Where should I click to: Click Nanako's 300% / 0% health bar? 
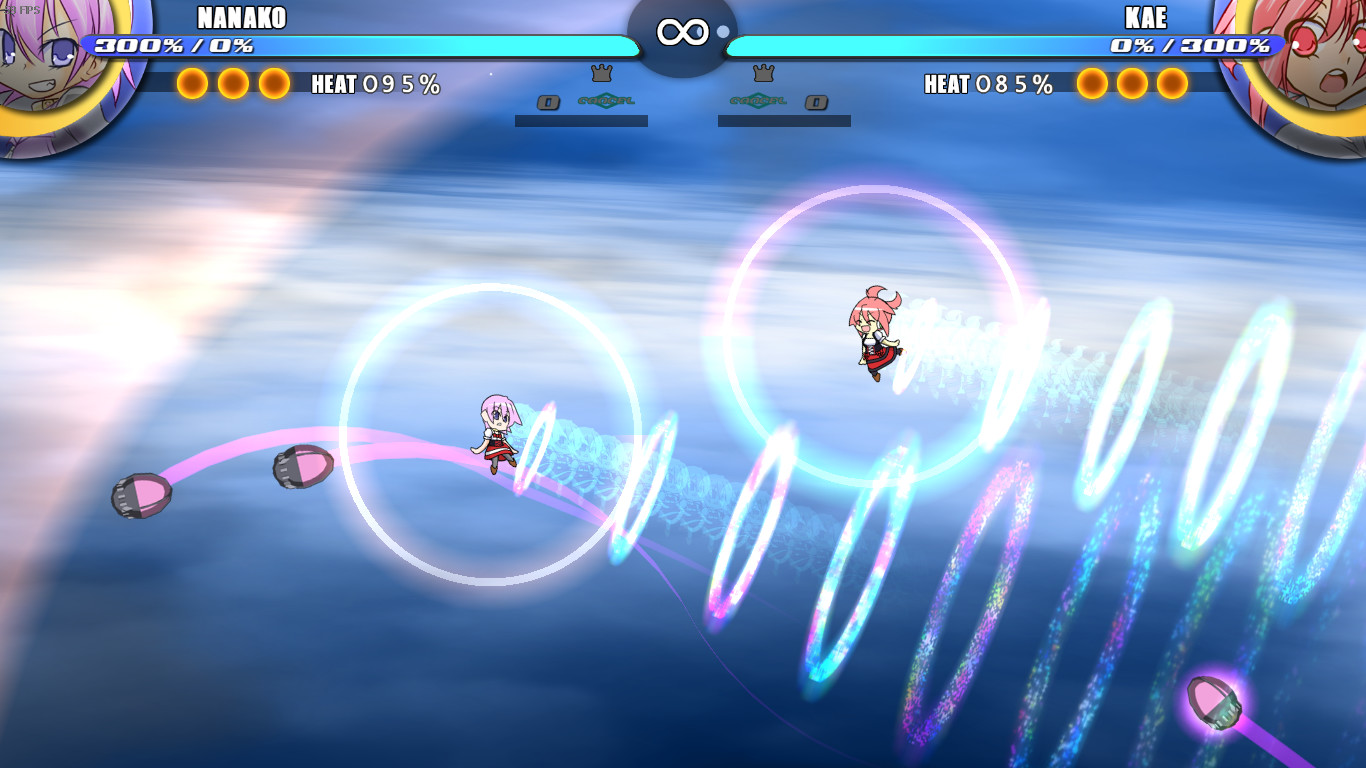[x=360, y=44]
